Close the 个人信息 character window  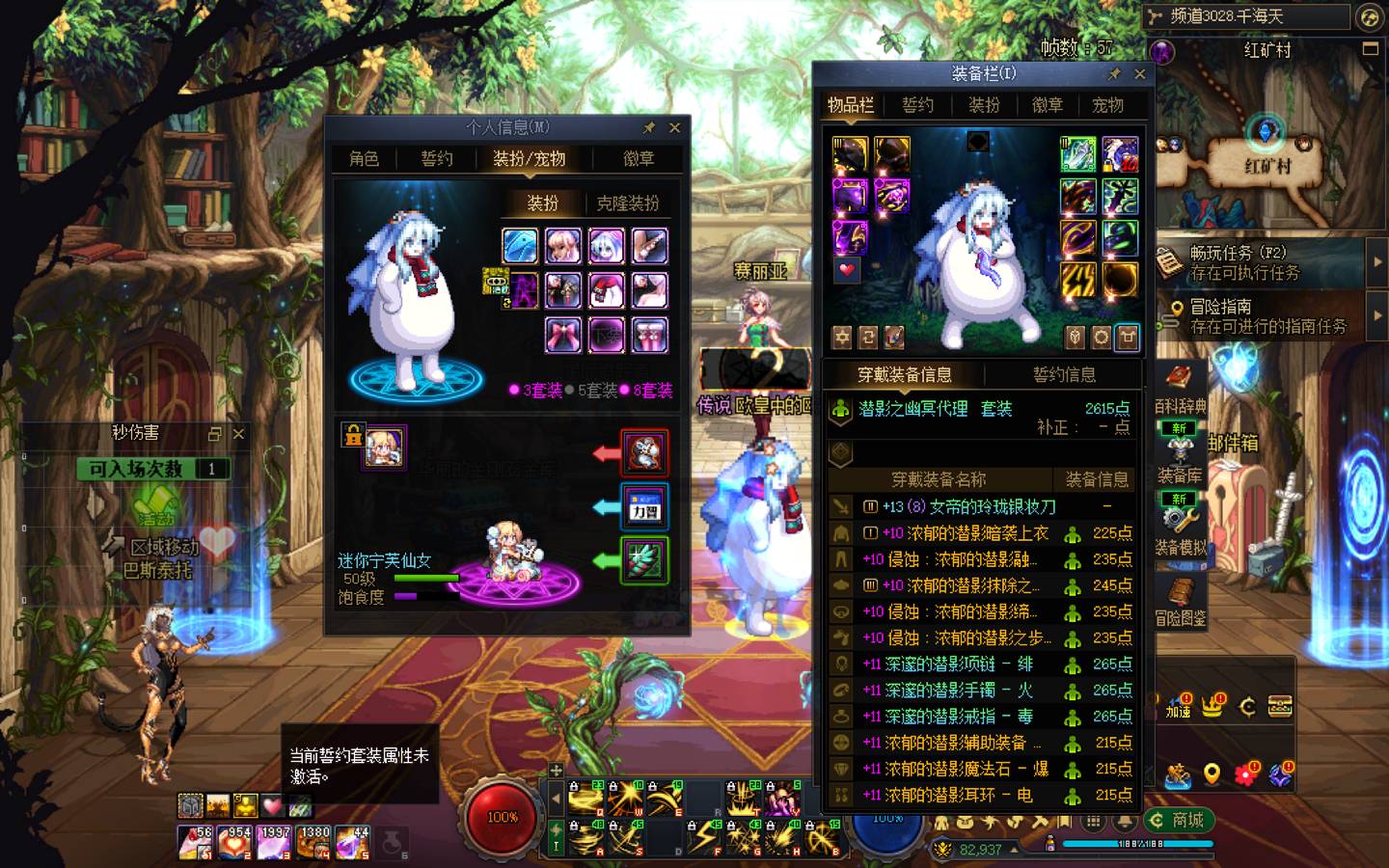[674, 127]
